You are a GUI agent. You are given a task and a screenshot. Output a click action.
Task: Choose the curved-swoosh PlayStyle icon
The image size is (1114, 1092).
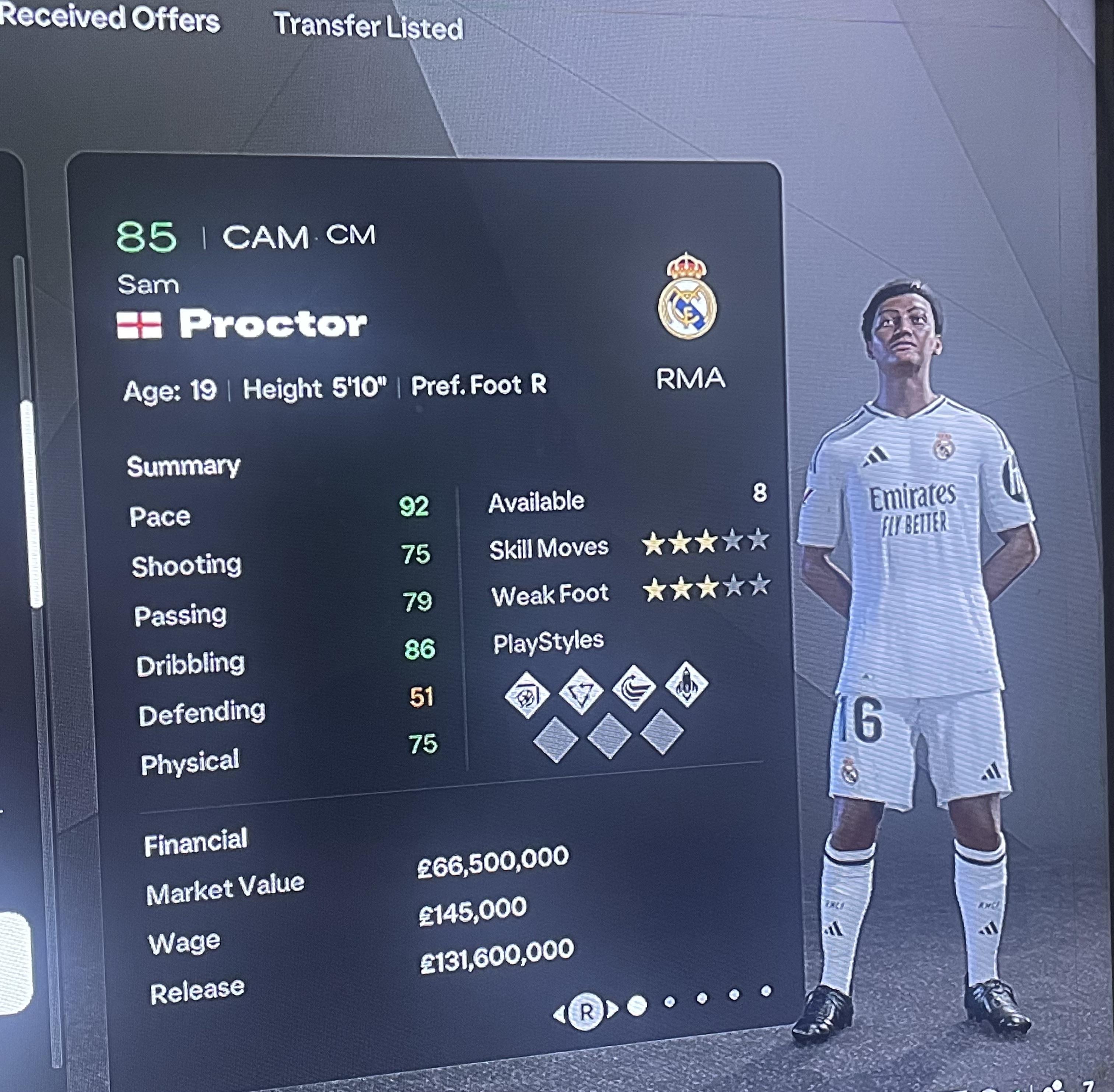pos(634,688)
